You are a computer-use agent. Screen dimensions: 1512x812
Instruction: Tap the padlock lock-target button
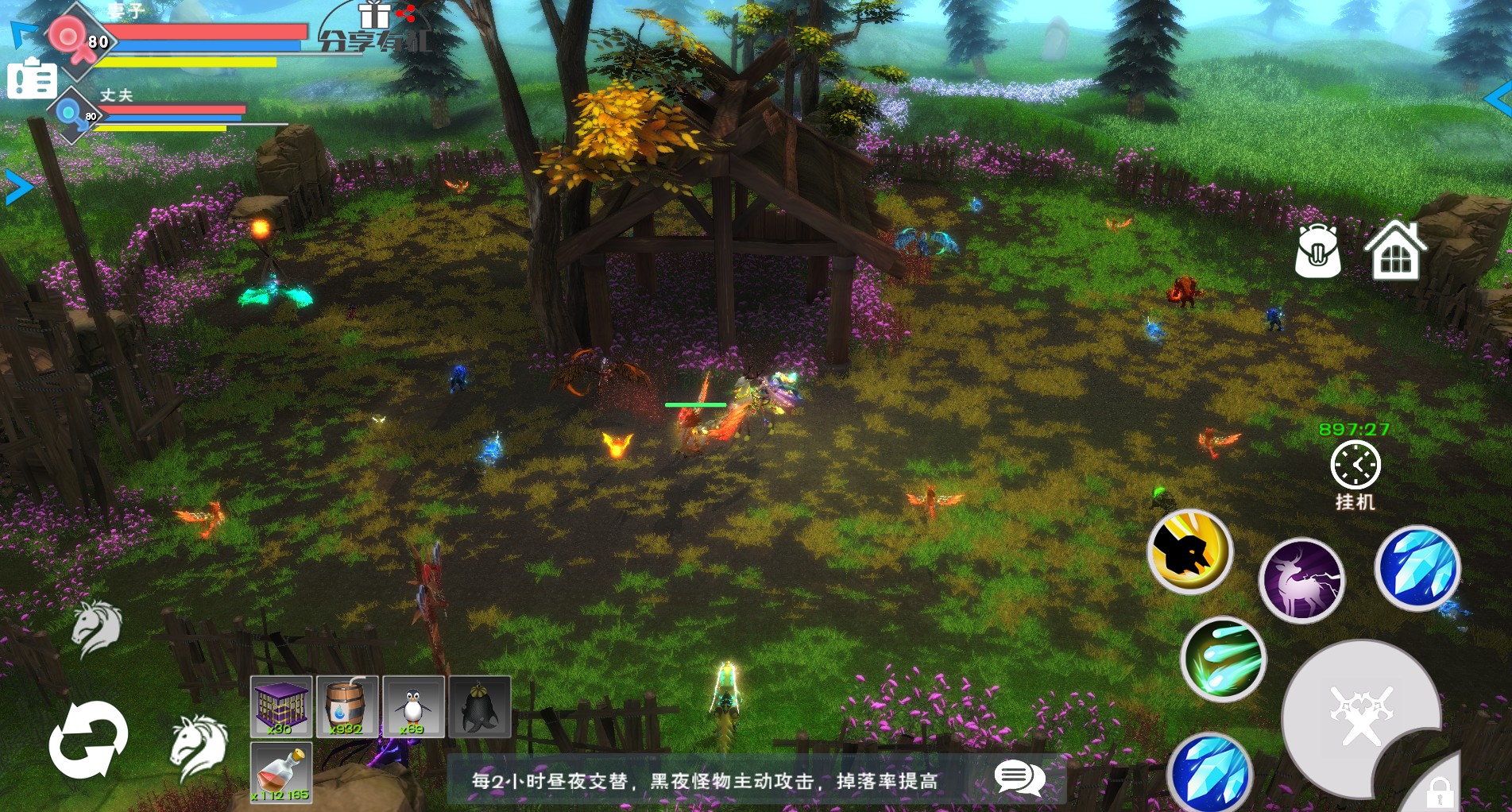point(1439,791)
